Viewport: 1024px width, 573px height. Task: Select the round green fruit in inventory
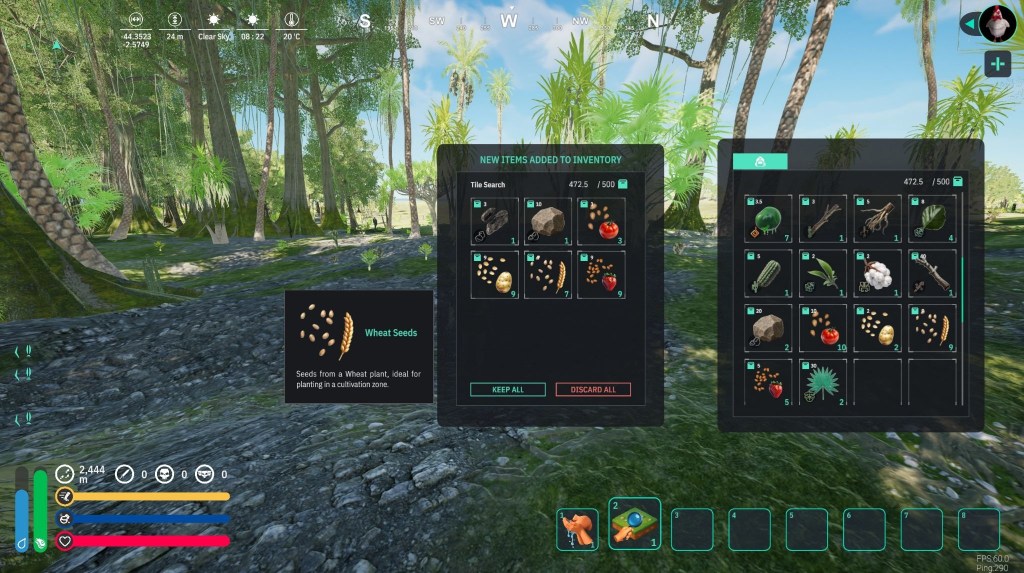click(768, 219)
